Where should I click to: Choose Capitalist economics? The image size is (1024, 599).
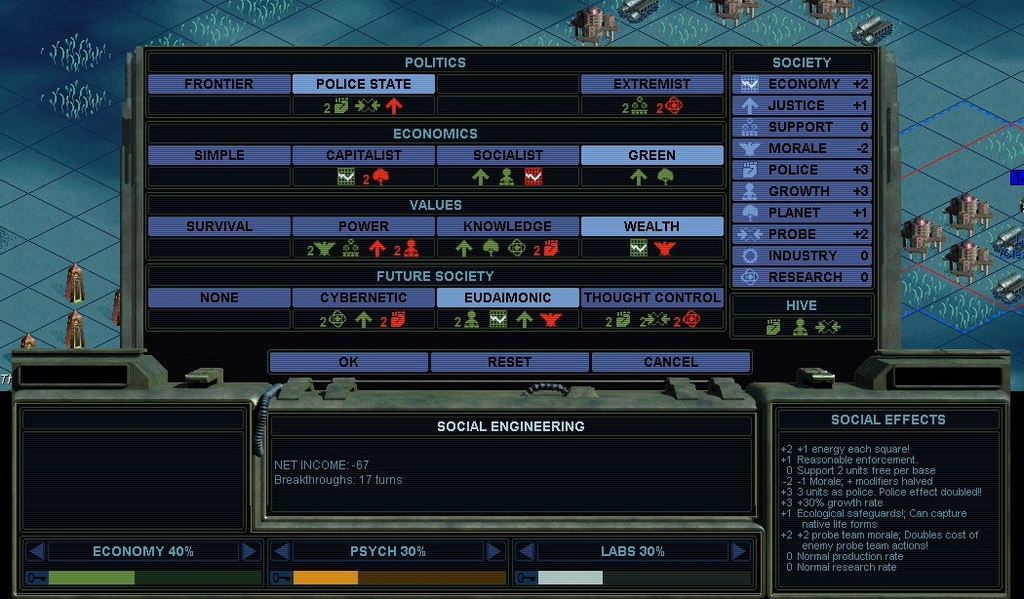coord(363,155)
